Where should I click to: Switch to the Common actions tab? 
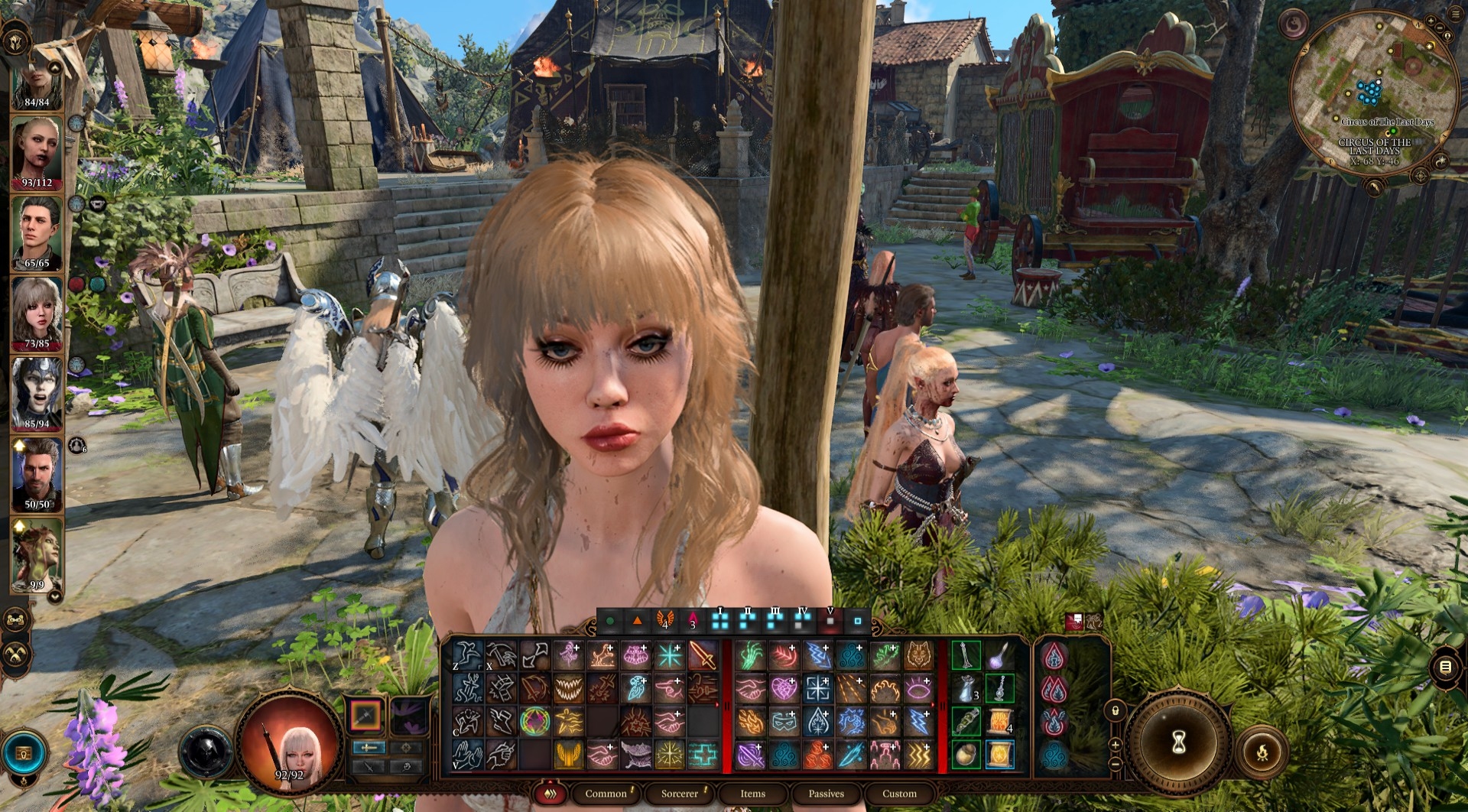(606, 794)
